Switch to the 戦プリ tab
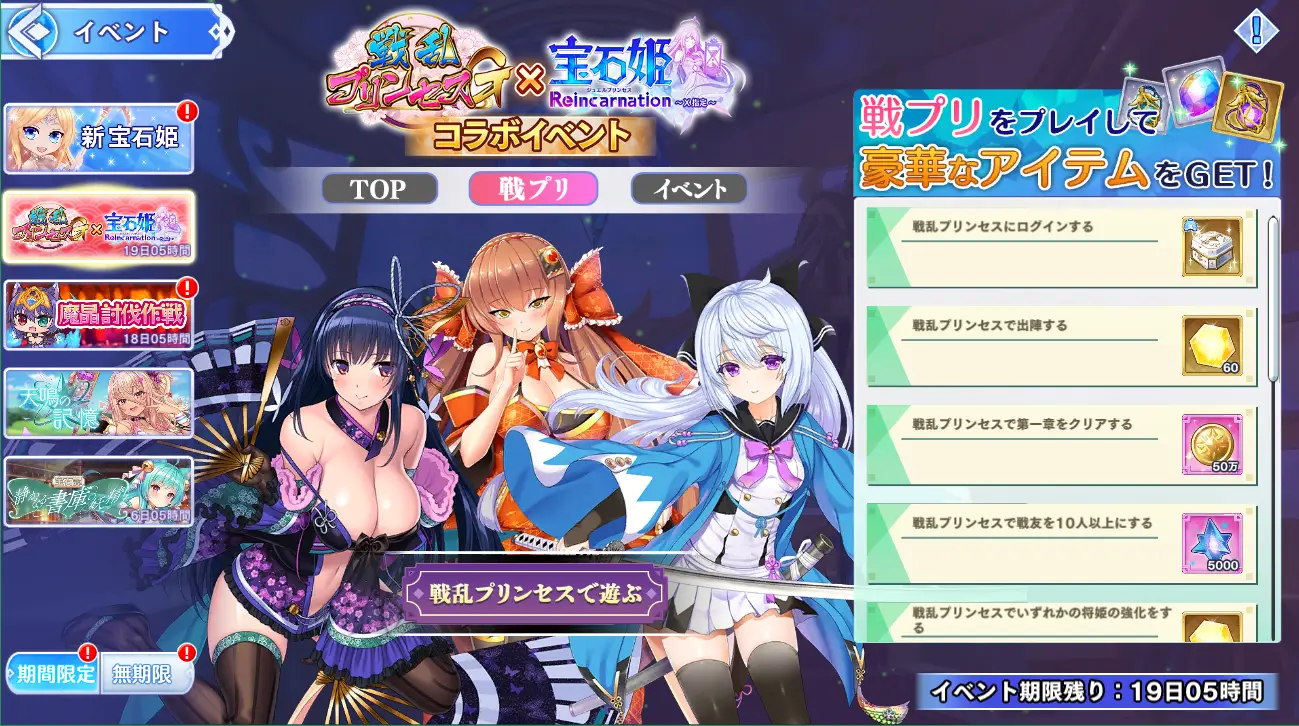1299x726 pixels. coord(533,189)
